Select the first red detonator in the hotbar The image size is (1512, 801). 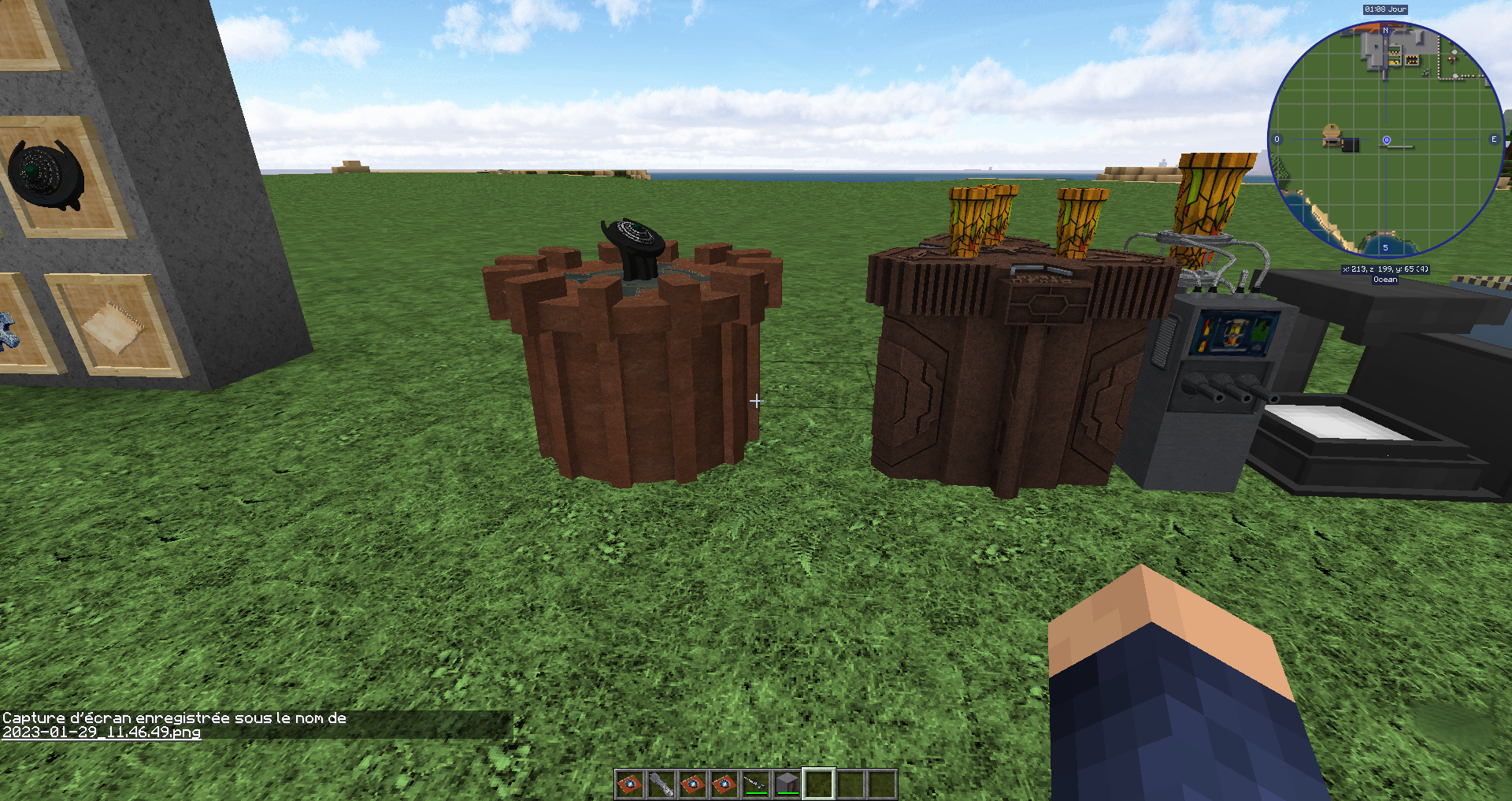click(x=628, y=784)
